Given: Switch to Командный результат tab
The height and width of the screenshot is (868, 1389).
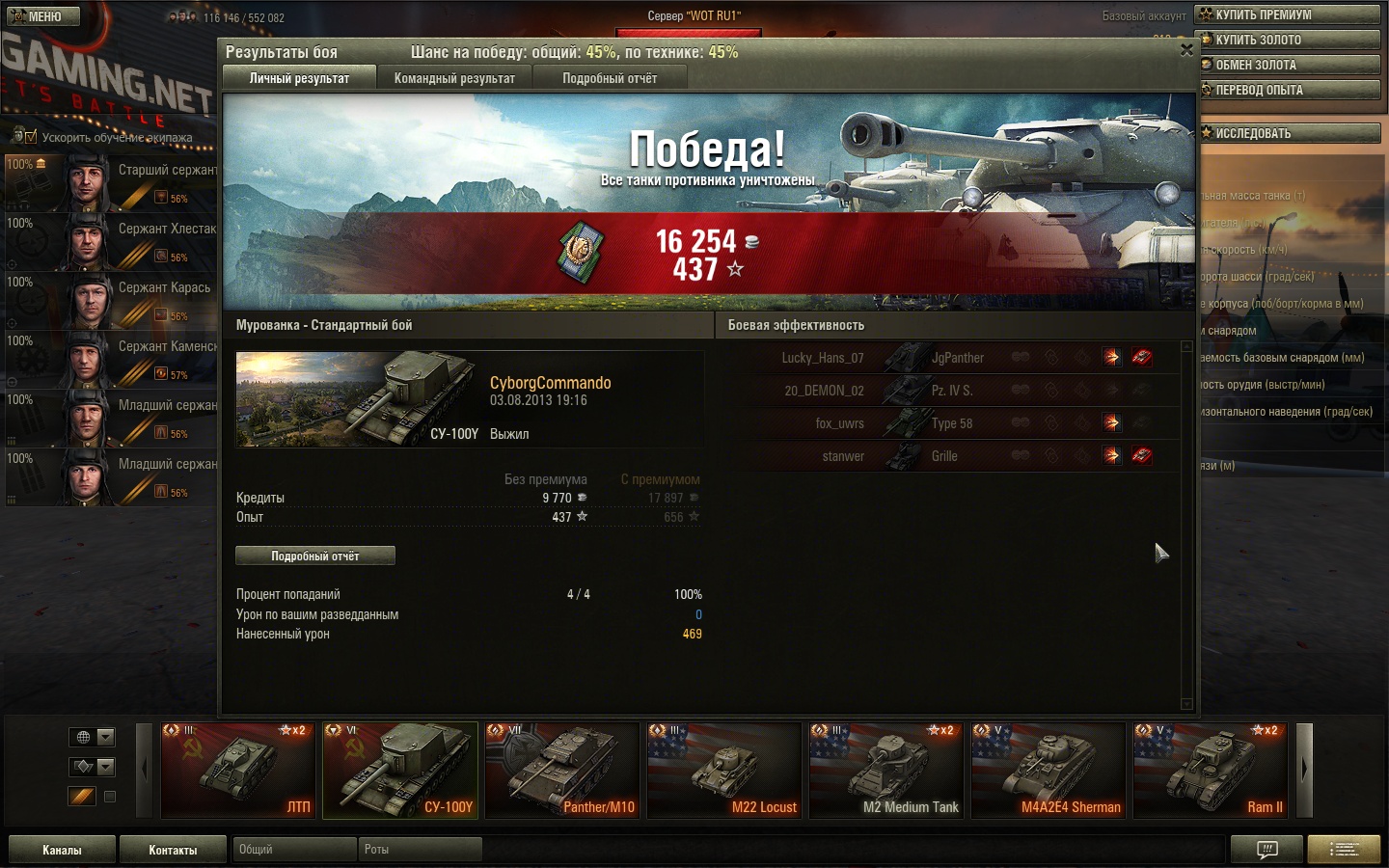Looking at the screenshot, I should click(454, 78).
